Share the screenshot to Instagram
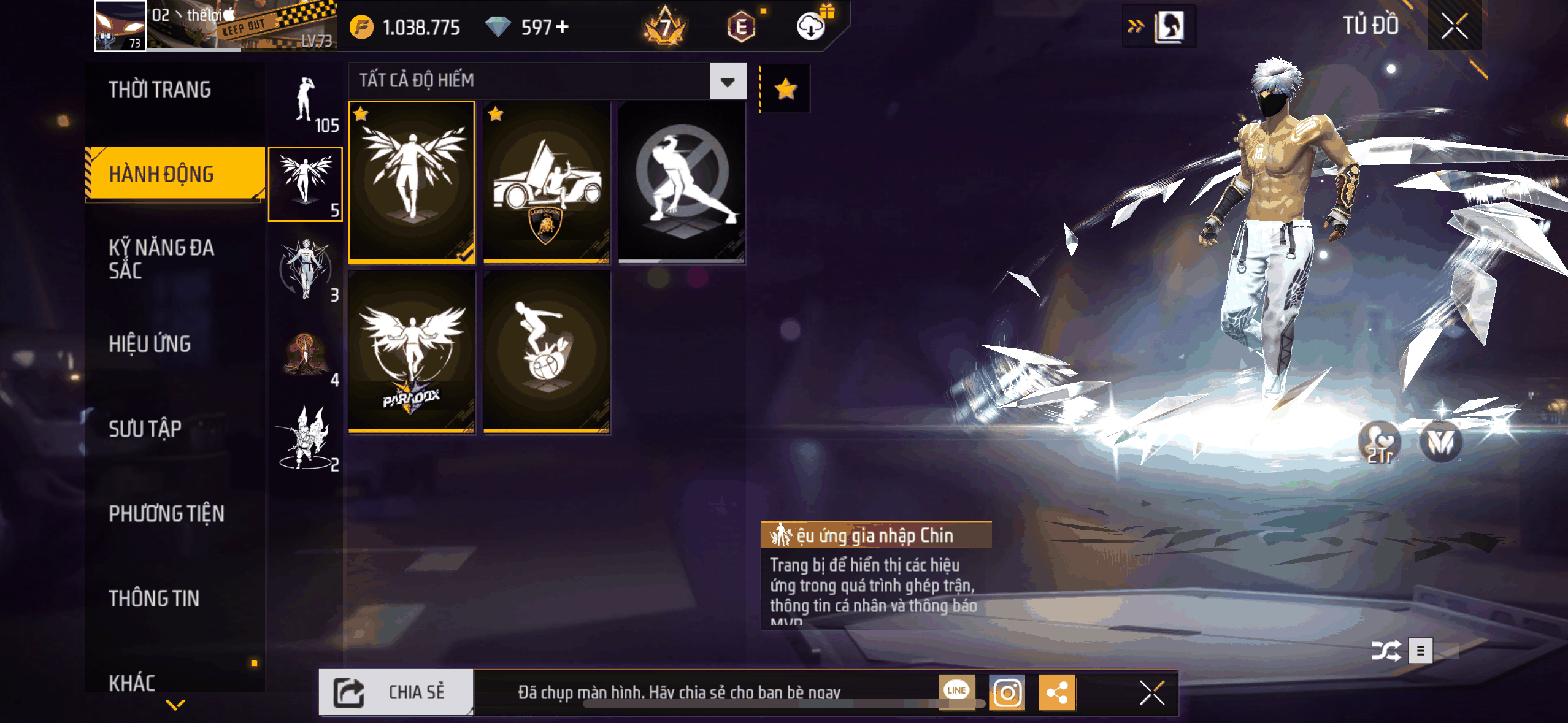 (1007, 693)
